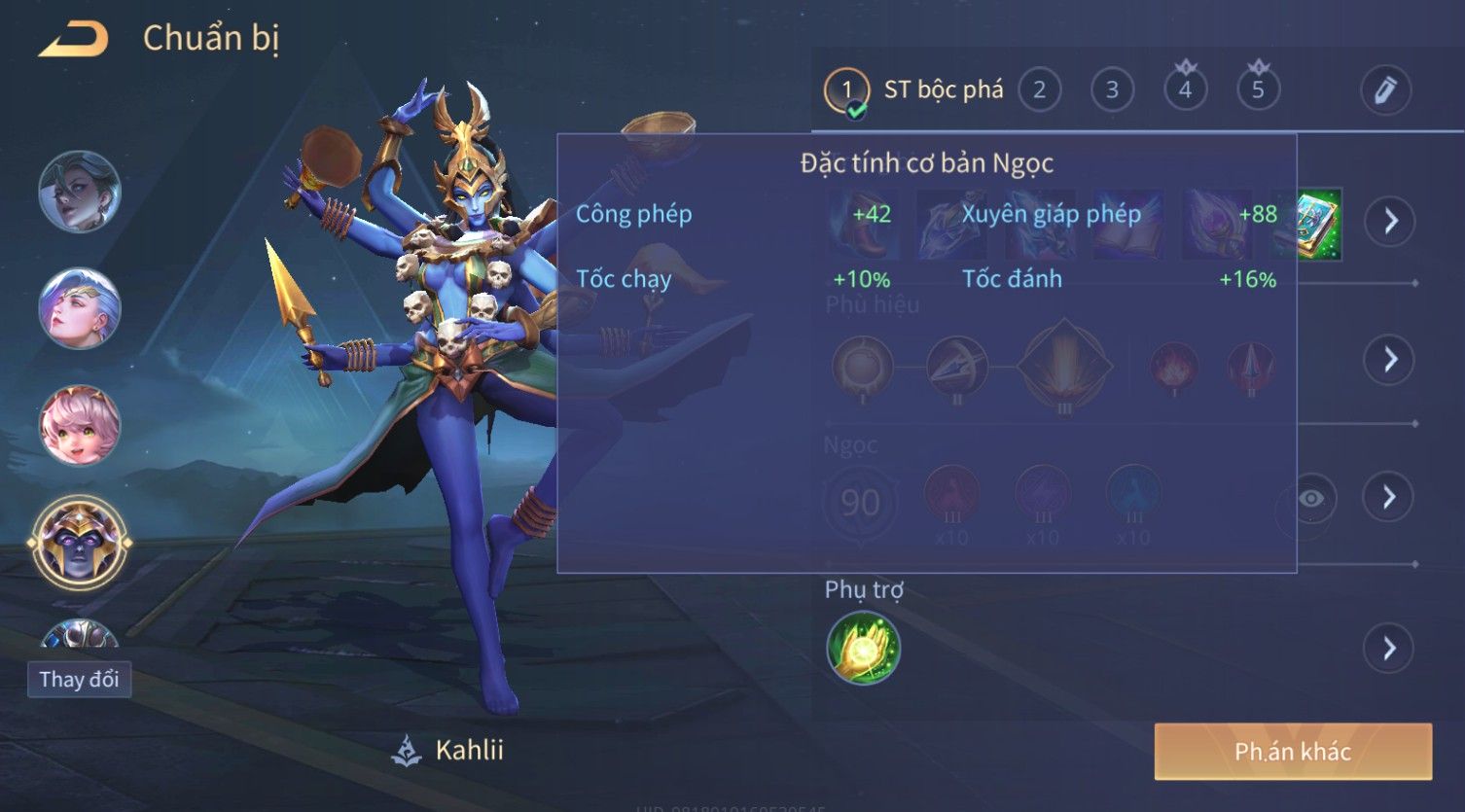Switch to preset tab 4

pos(1185,90)
